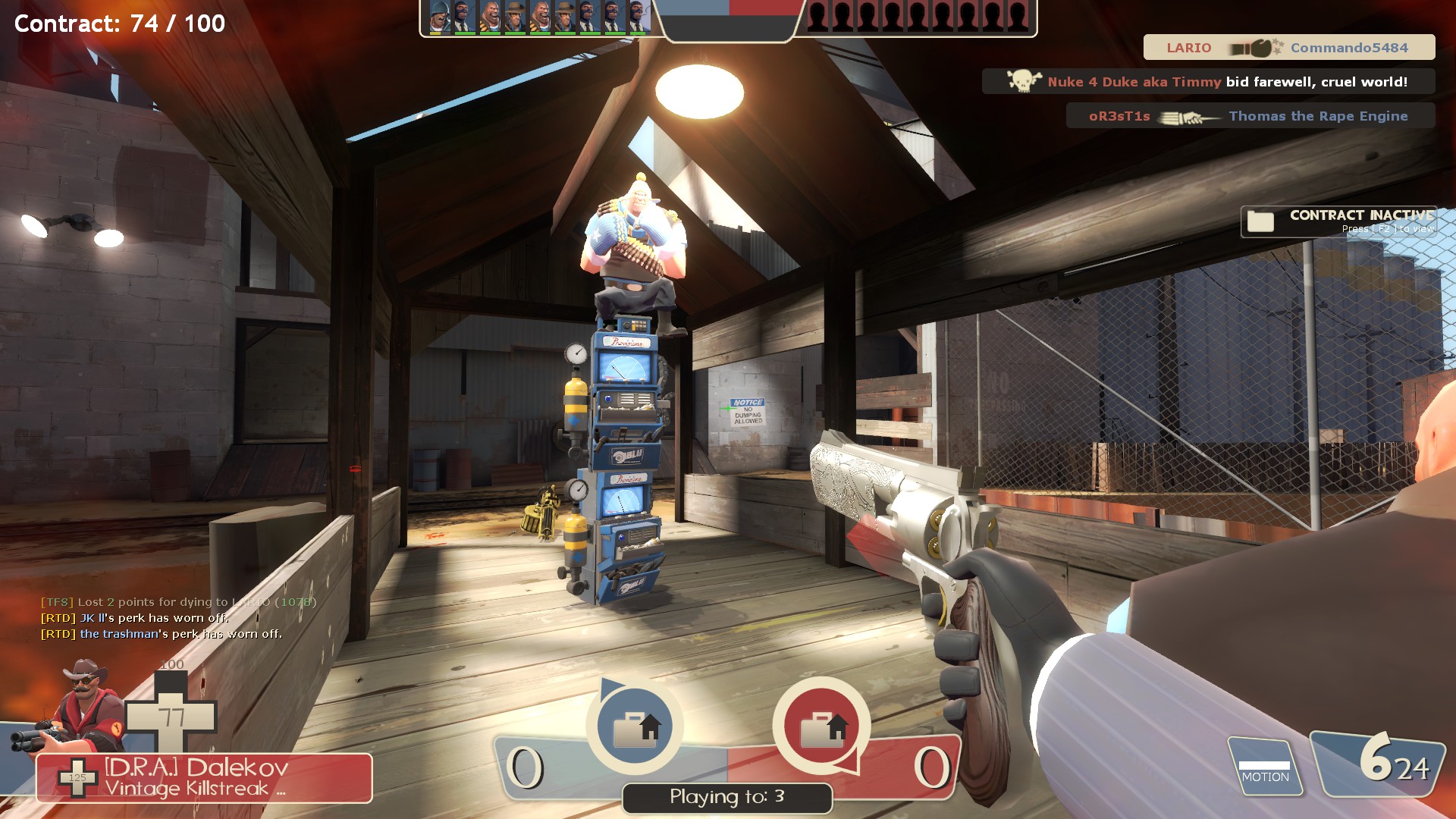The height and width of the screenshot is (819, 1456).
Task: Select the oR3sT1s kill feed entry
Action: tap(1250, 116)
